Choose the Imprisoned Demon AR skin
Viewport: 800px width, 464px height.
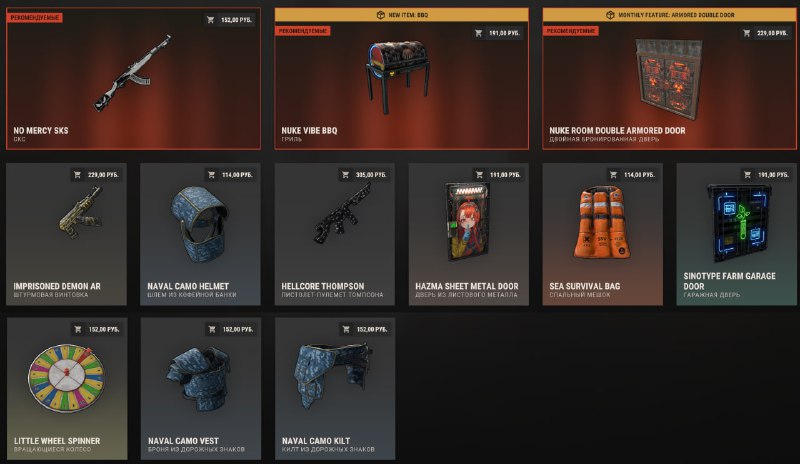[x=66, y=230]
